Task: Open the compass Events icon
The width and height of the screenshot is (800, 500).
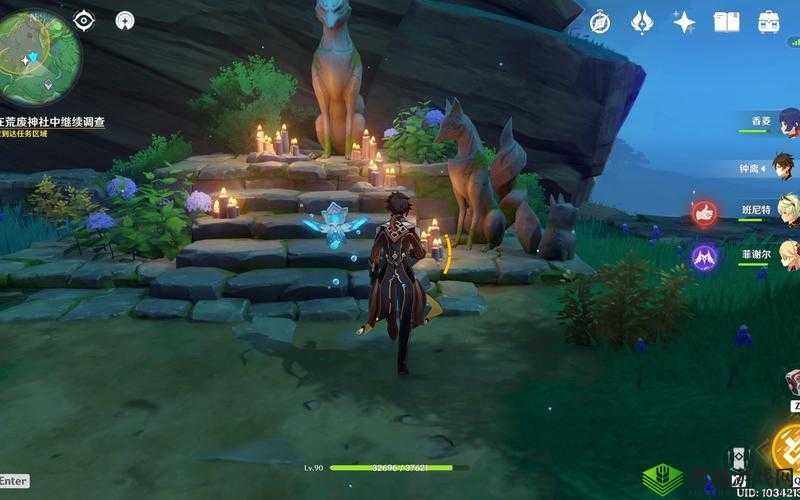Action: click(x=600, y=21)
